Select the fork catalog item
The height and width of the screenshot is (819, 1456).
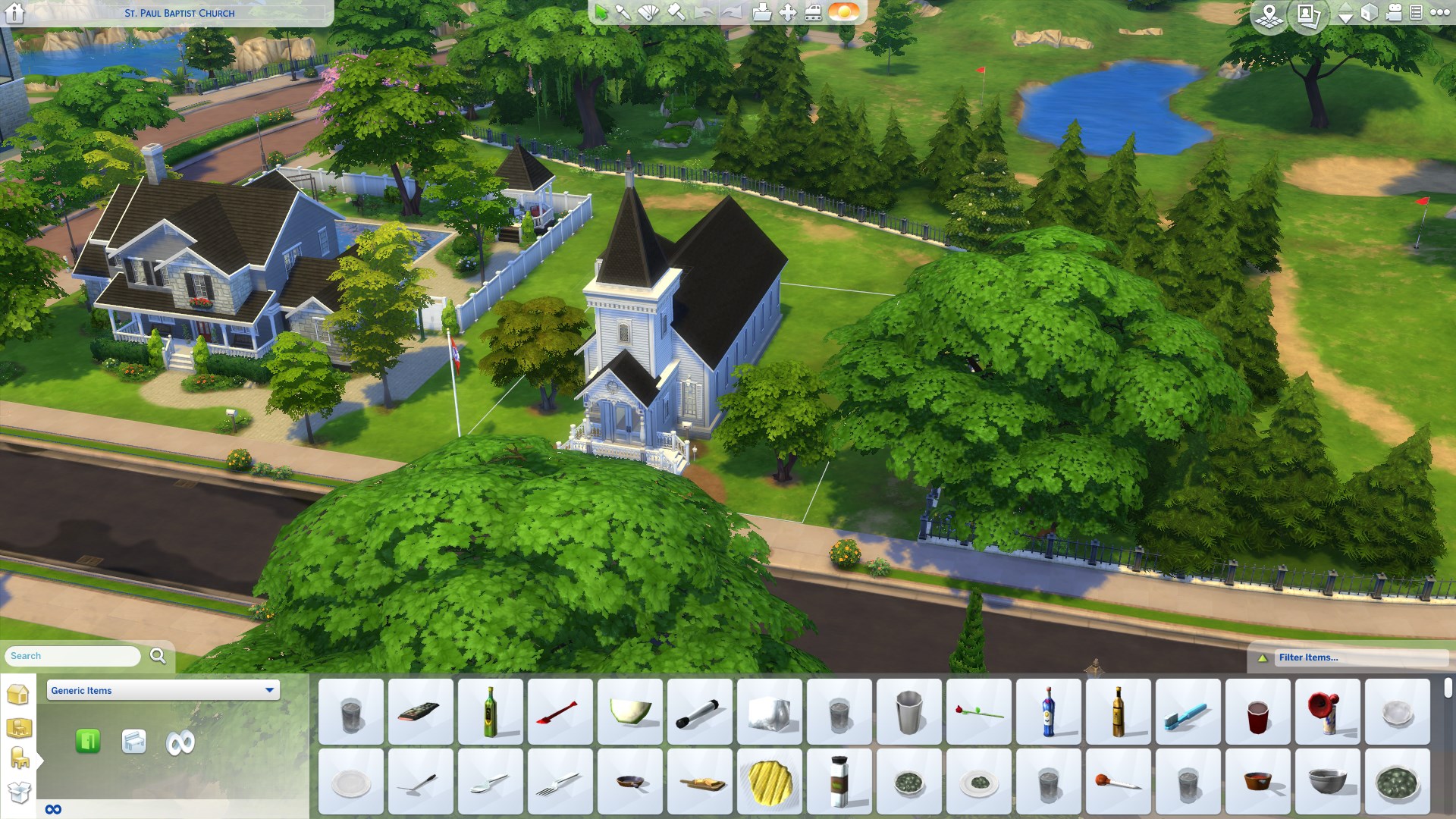click(x=560, y=783)
